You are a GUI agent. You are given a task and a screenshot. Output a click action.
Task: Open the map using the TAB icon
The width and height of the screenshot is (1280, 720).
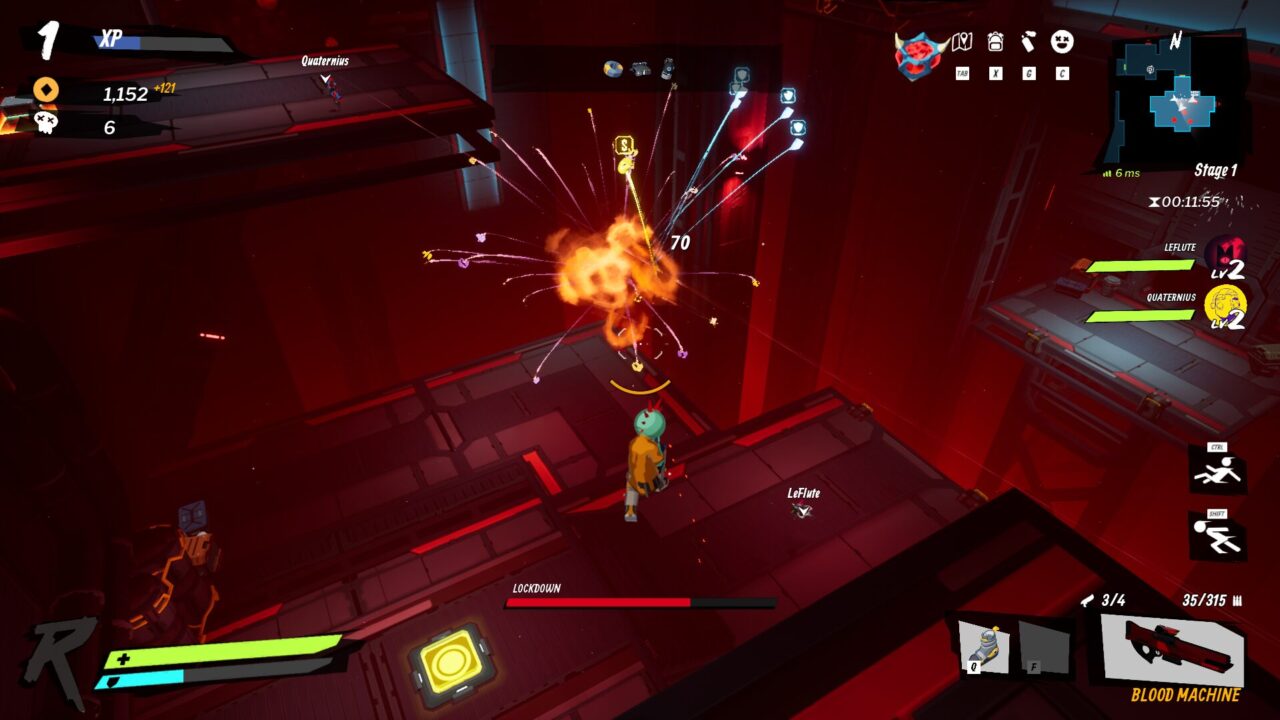[x=962, y=41]
